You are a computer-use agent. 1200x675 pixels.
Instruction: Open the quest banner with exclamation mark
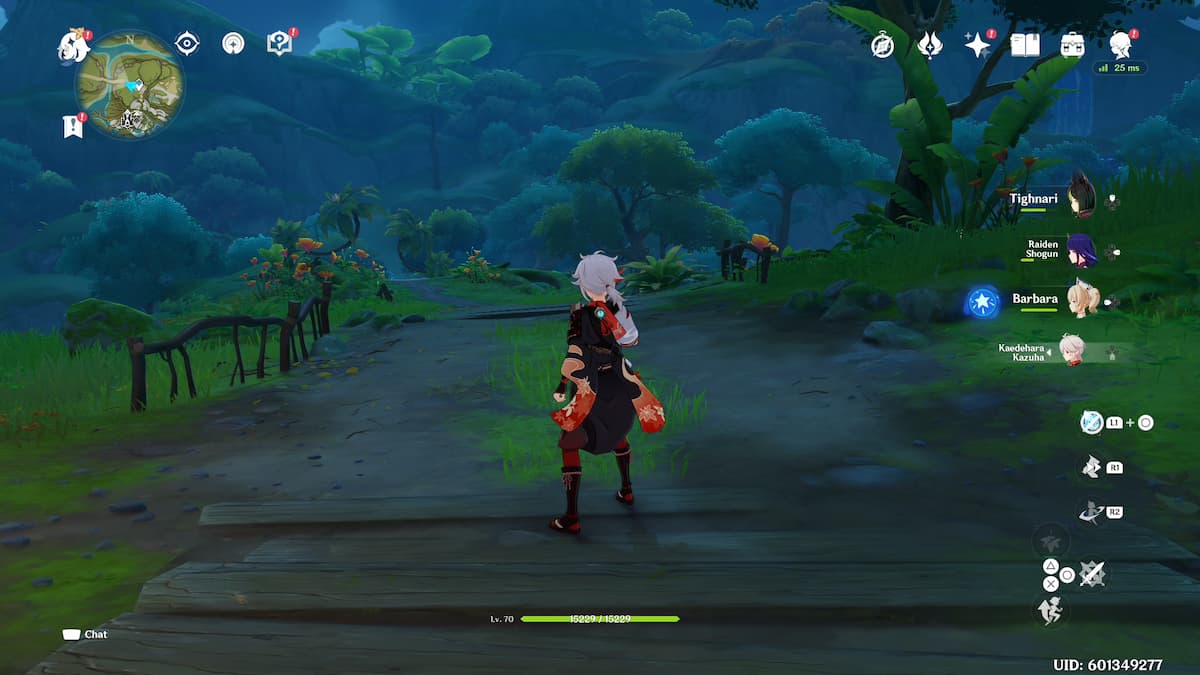(73, 126)
